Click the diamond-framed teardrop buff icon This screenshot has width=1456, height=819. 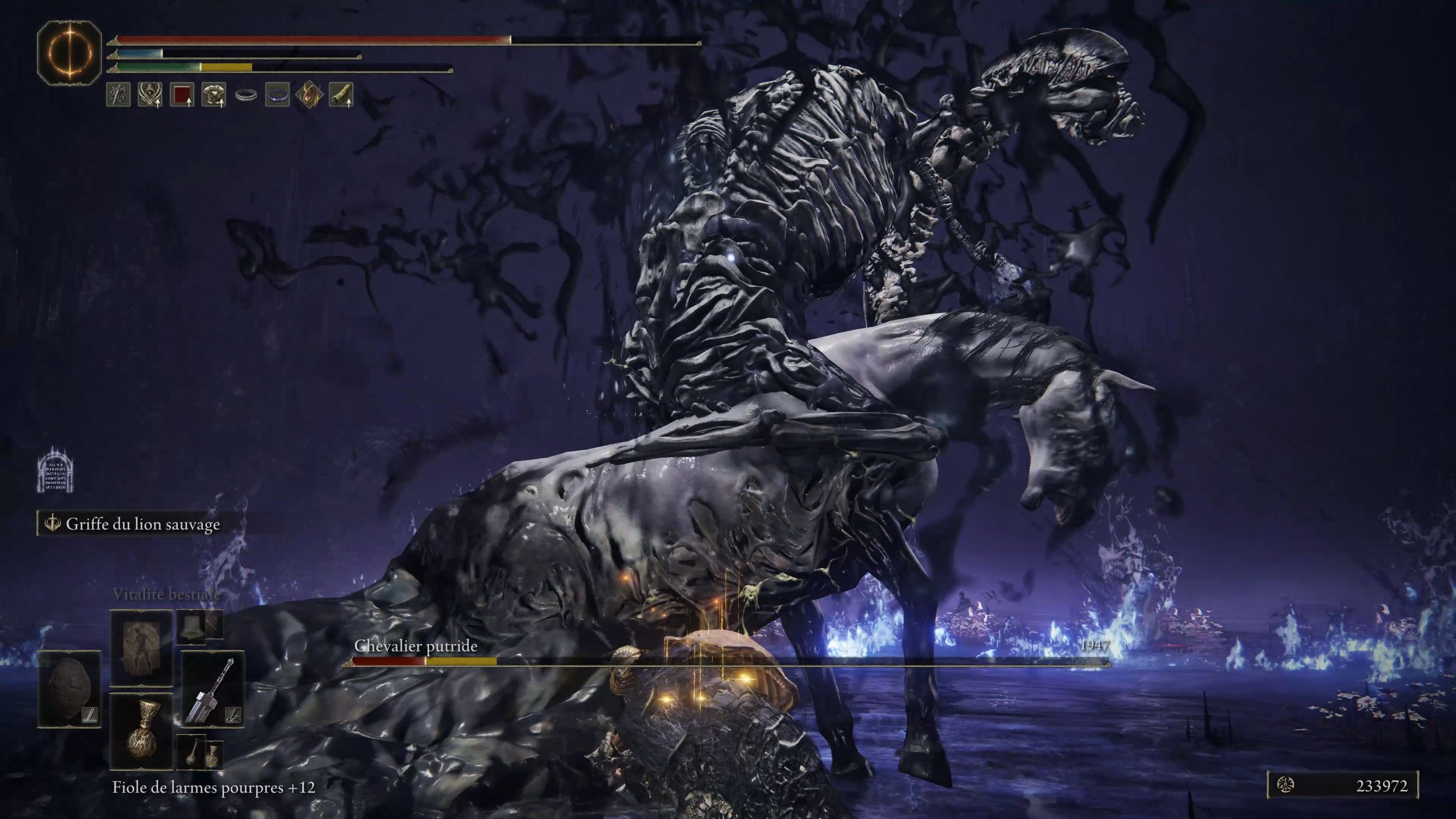(x=309, y=94)
